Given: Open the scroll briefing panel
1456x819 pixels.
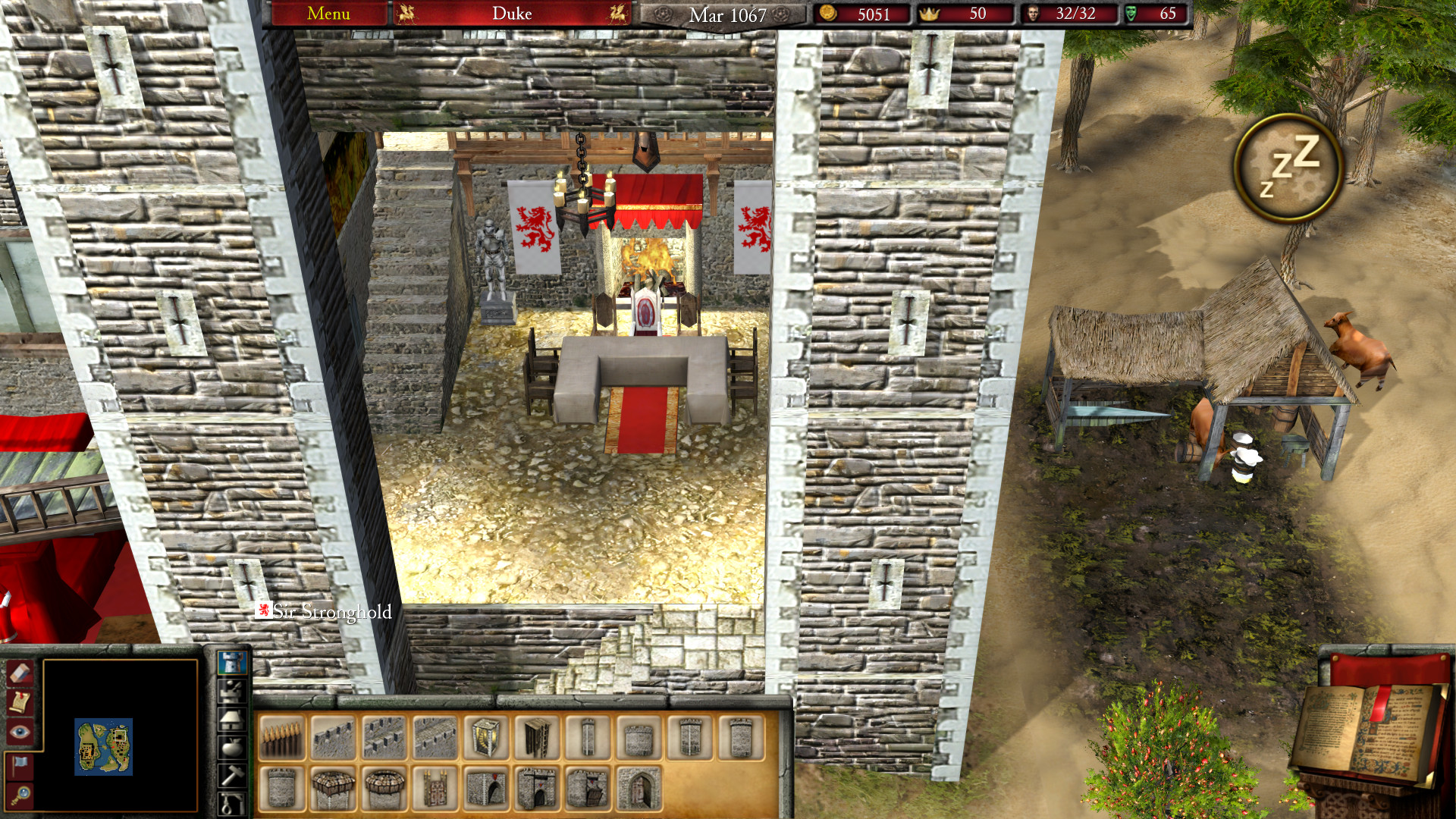Looking at the screenshot, I should click(20, 701).
